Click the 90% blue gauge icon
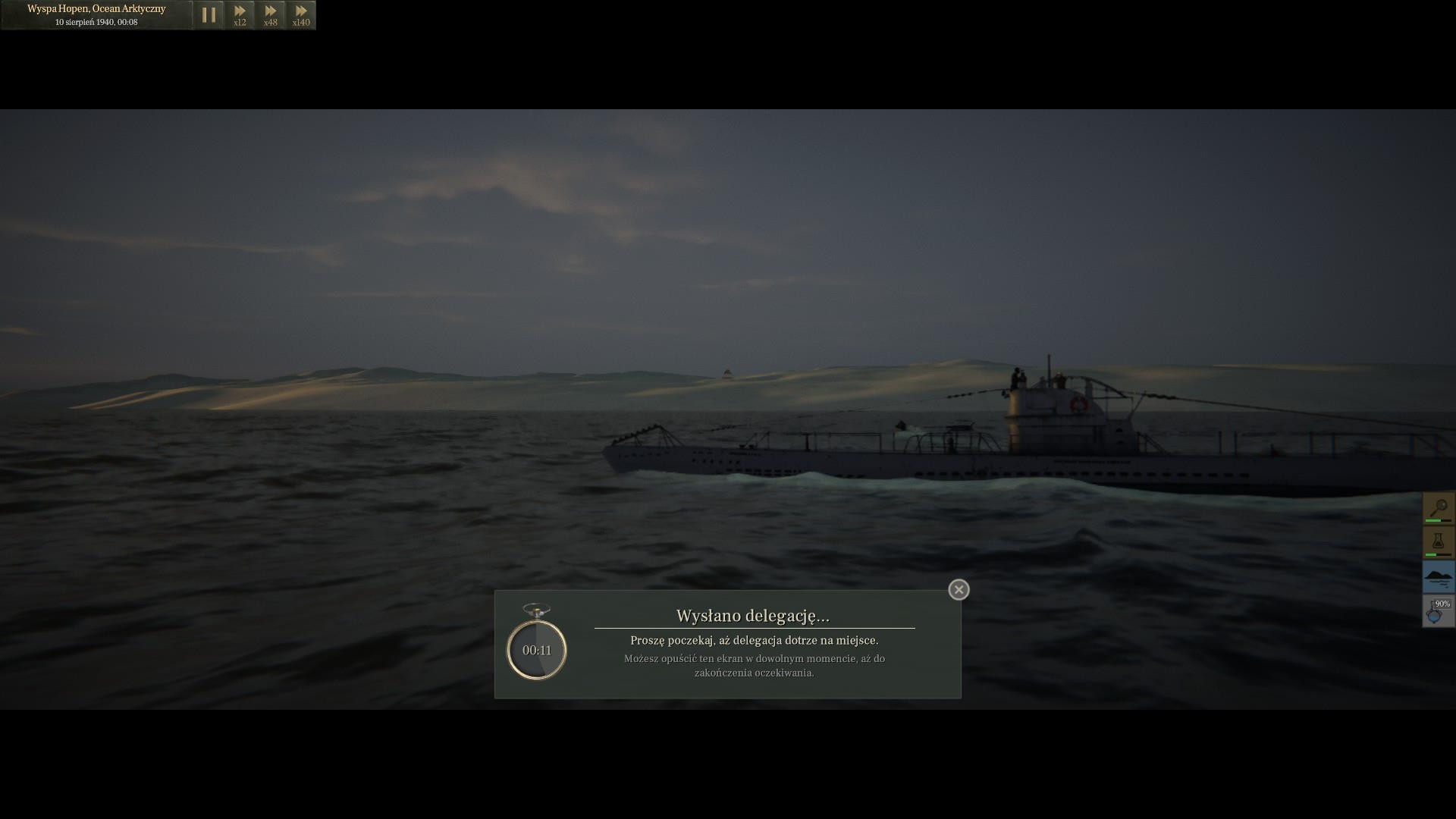Image resolution: width=1456 pixels, height=819 pixels. [x=1438, y=611]
